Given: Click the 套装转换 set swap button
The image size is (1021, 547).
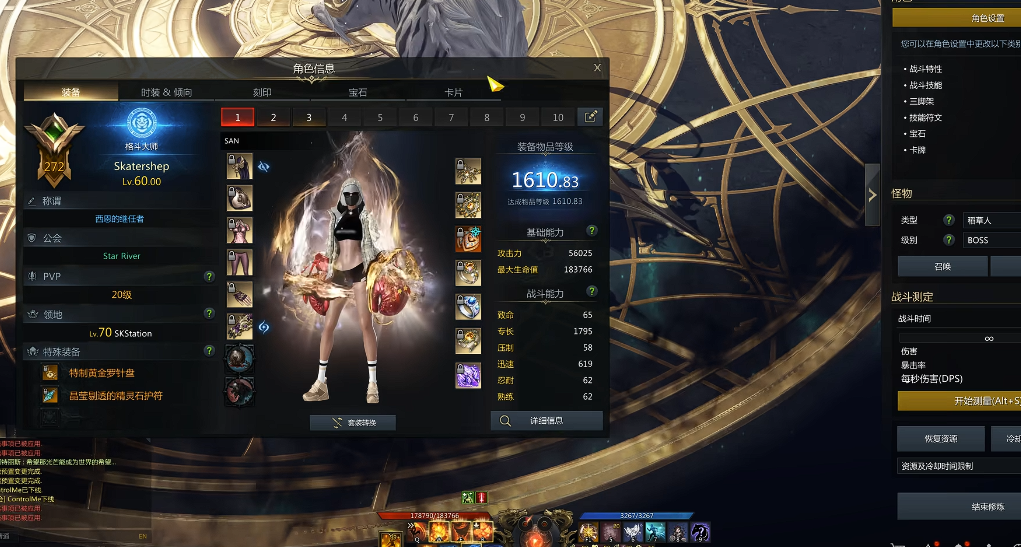Looking at the screenshot, I should coord(353,423).
